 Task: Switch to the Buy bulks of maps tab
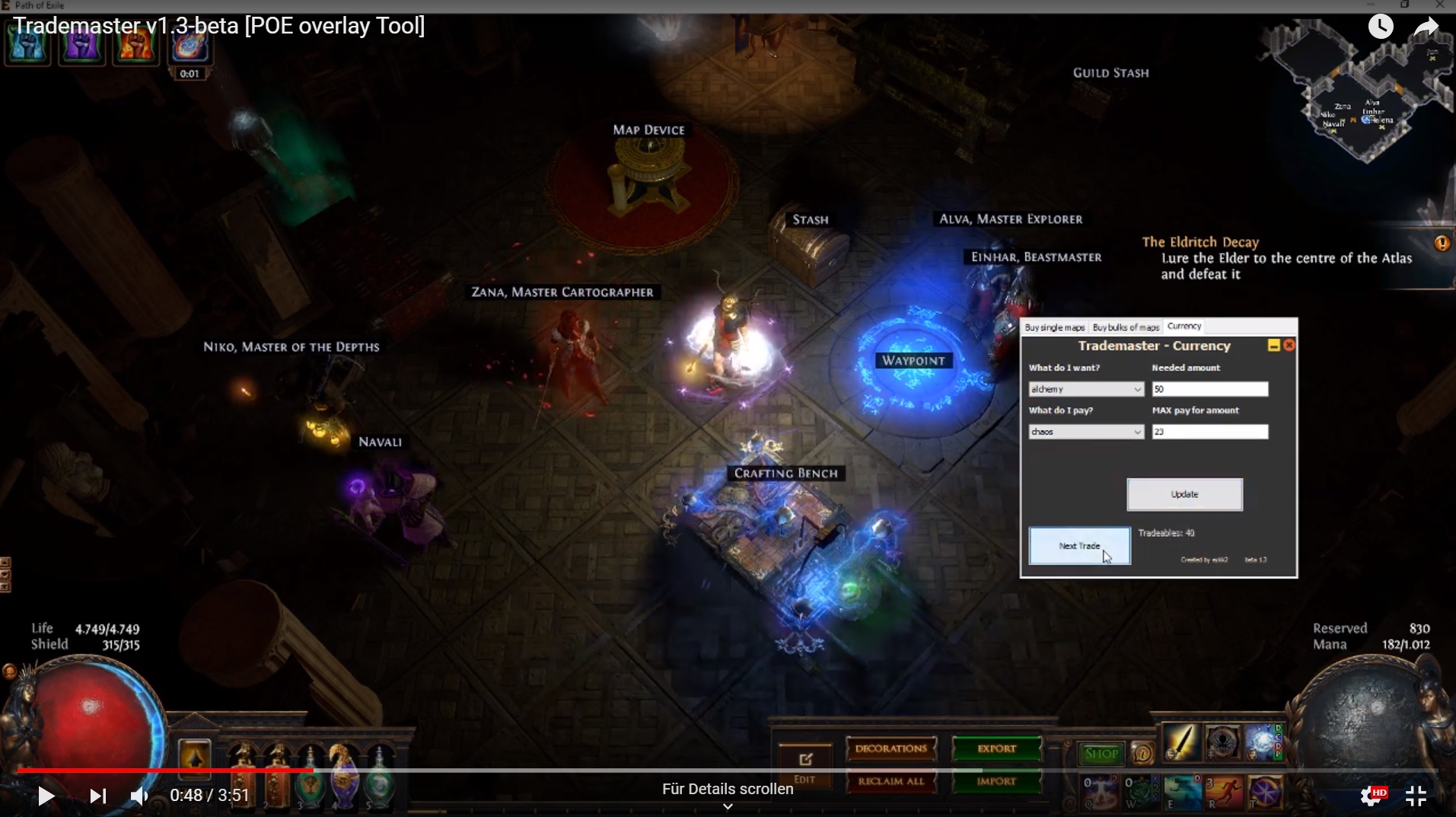(1126, 327)
